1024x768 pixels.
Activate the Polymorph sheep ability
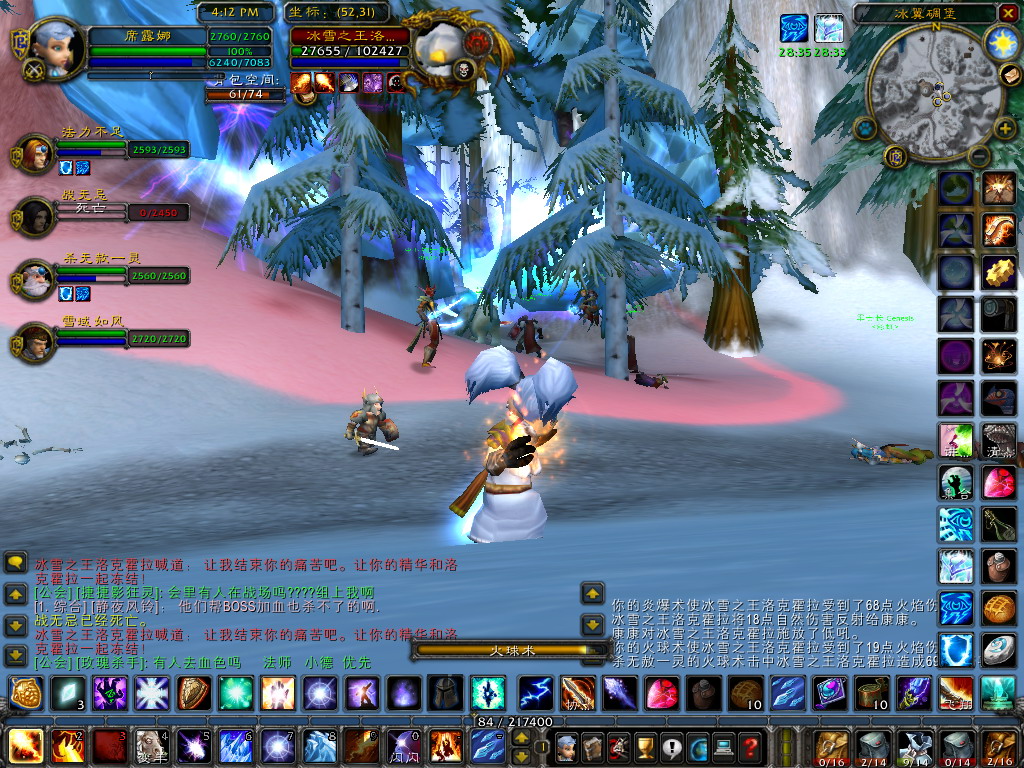click(152, 746)
